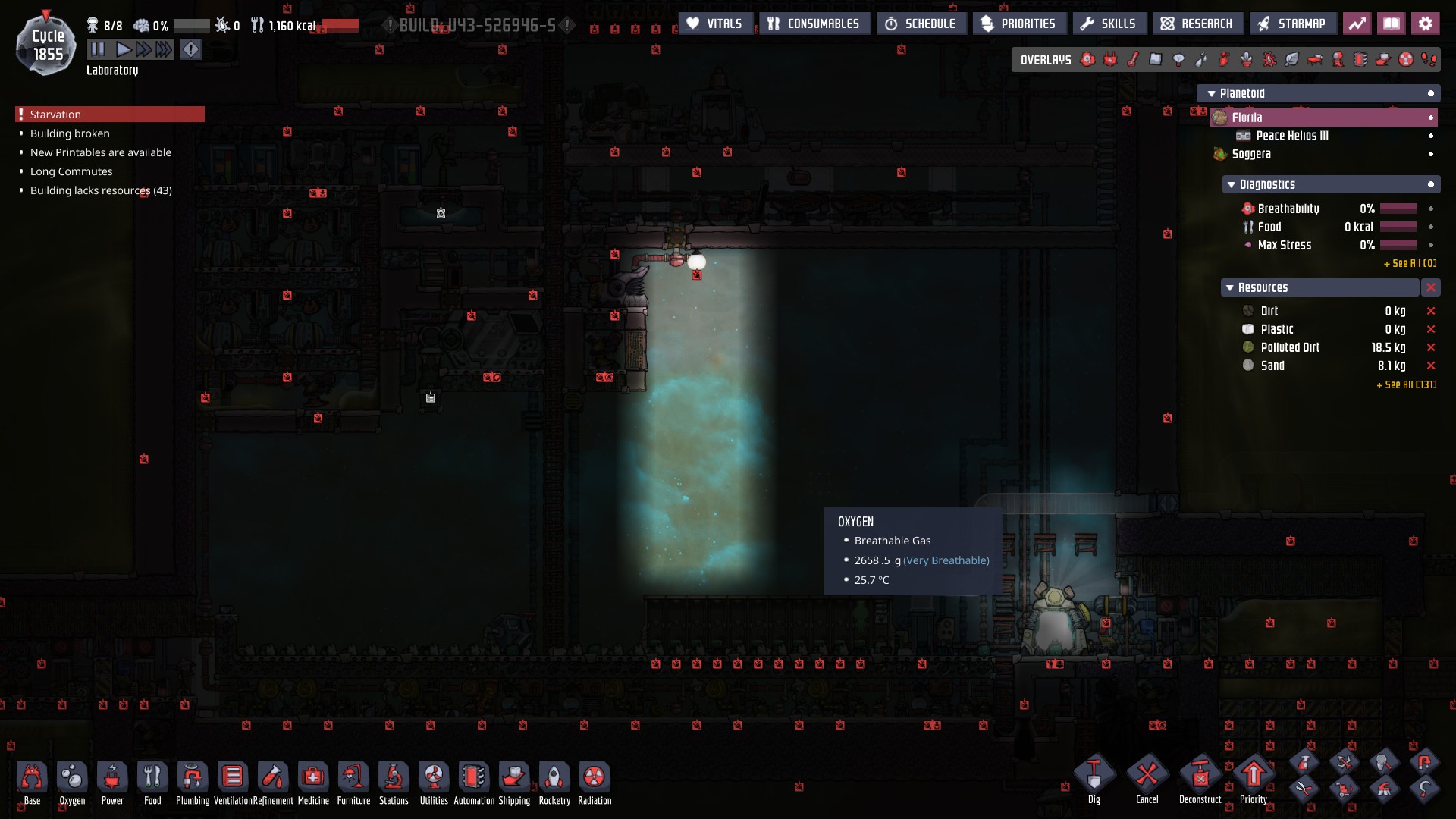Screen dimensions: 1456x819
Task: Switch to the Consumables screen
Action: tap(814, 23)
